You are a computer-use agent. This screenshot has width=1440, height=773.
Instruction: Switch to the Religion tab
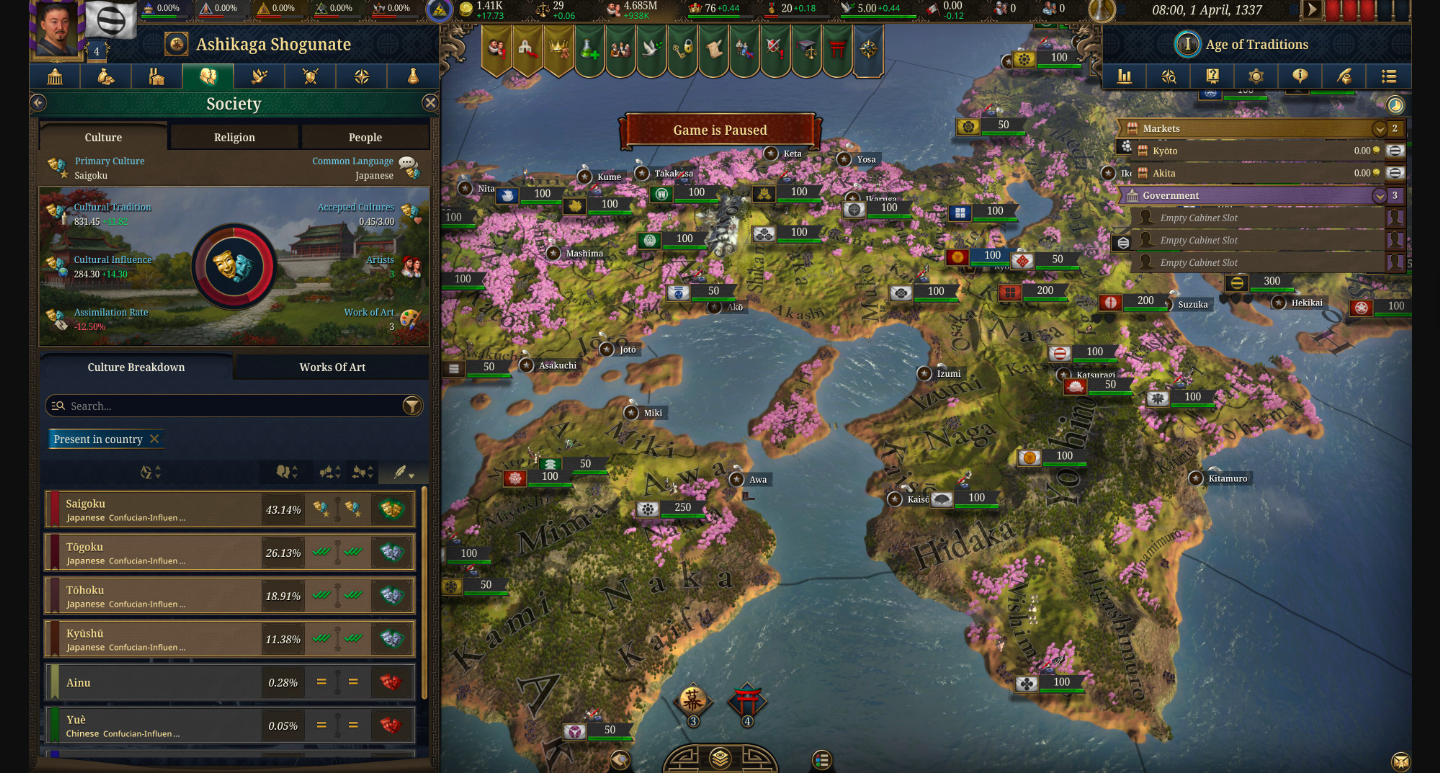pos(233,137)
